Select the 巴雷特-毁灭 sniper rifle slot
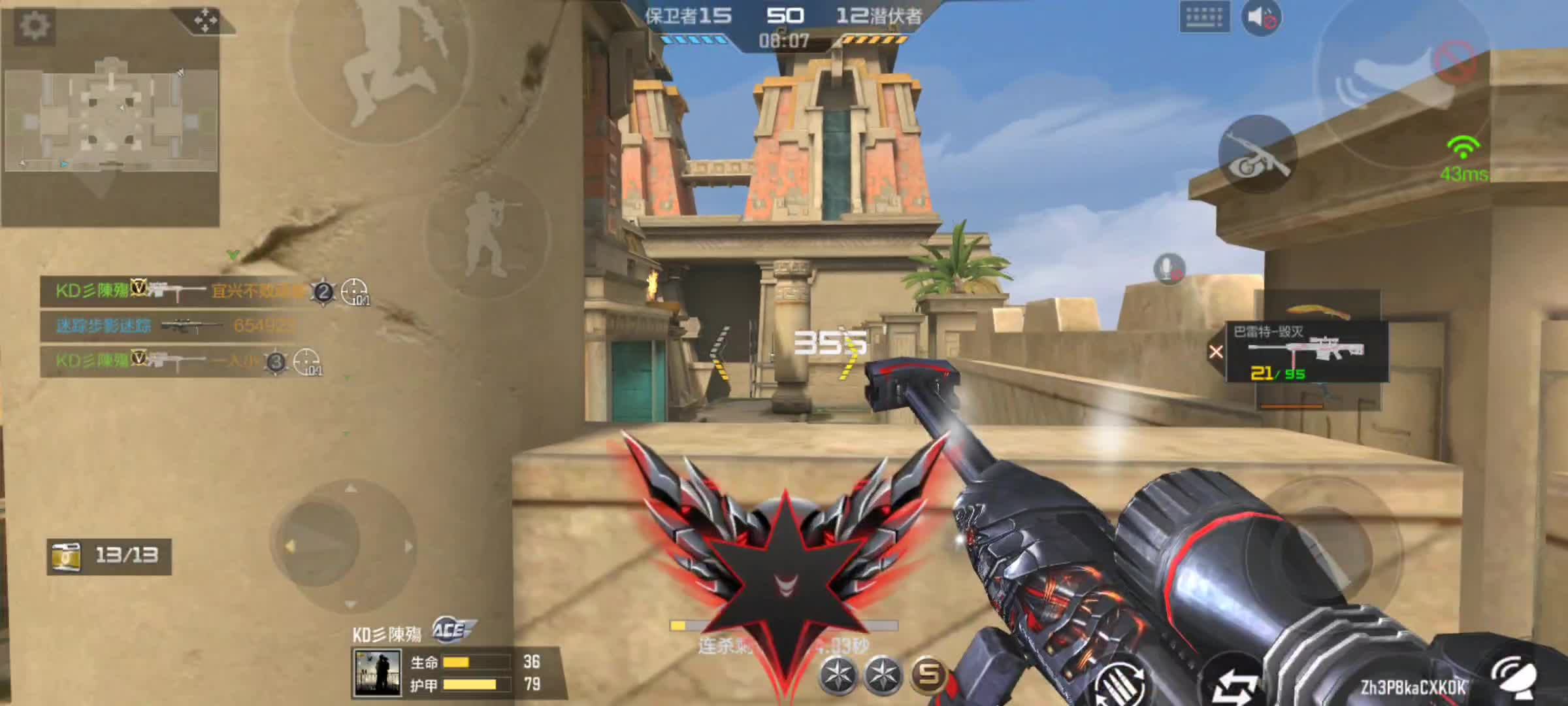This screenshot has height=706, width=1568. coord(1307,352)
